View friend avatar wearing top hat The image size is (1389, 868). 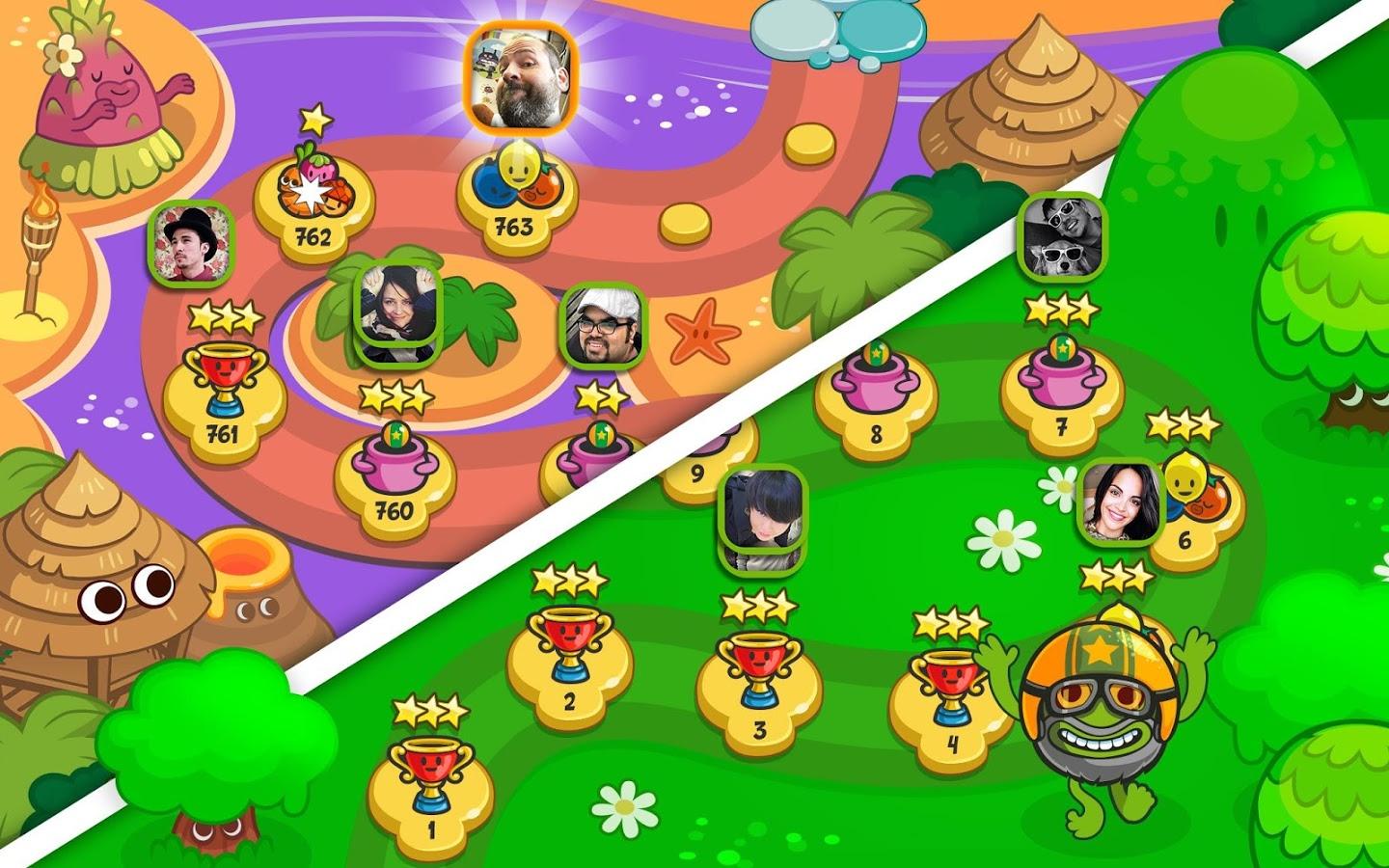[x=194, y=242]
